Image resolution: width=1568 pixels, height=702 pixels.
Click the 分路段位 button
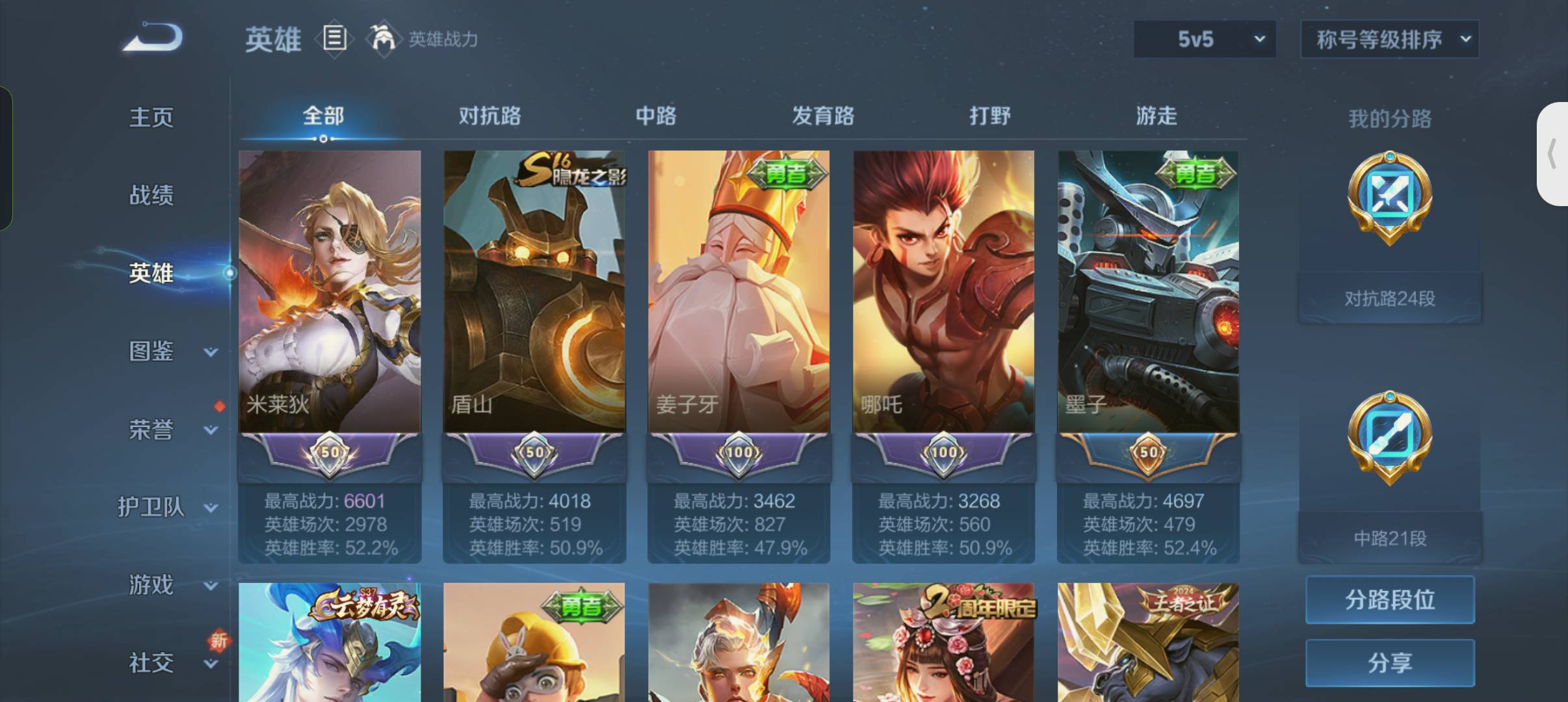1390,601
